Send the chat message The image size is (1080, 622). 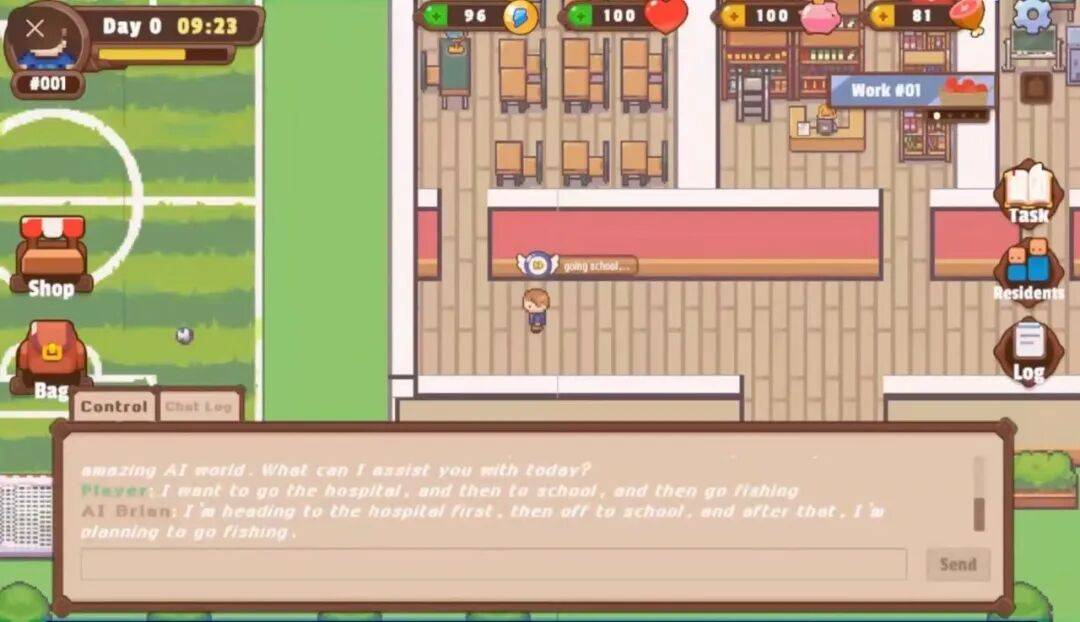957,564
